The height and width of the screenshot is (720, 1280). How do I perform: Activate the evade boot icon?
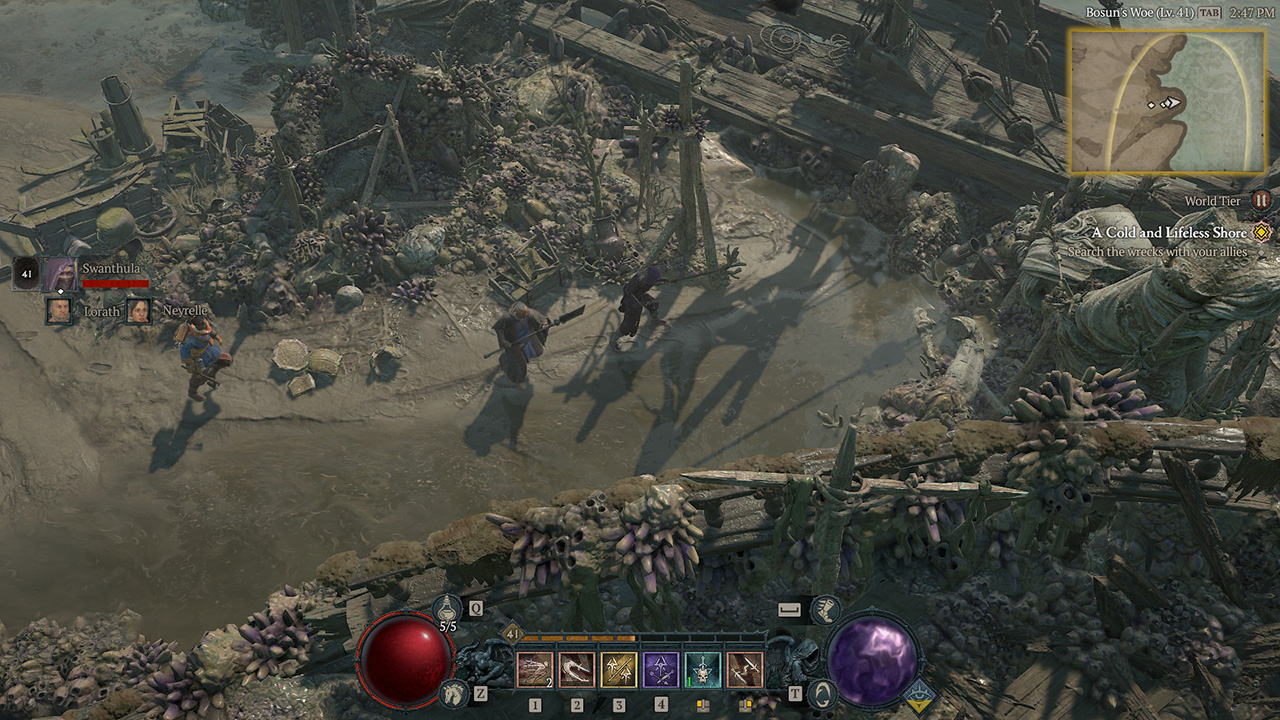point(825,608)
